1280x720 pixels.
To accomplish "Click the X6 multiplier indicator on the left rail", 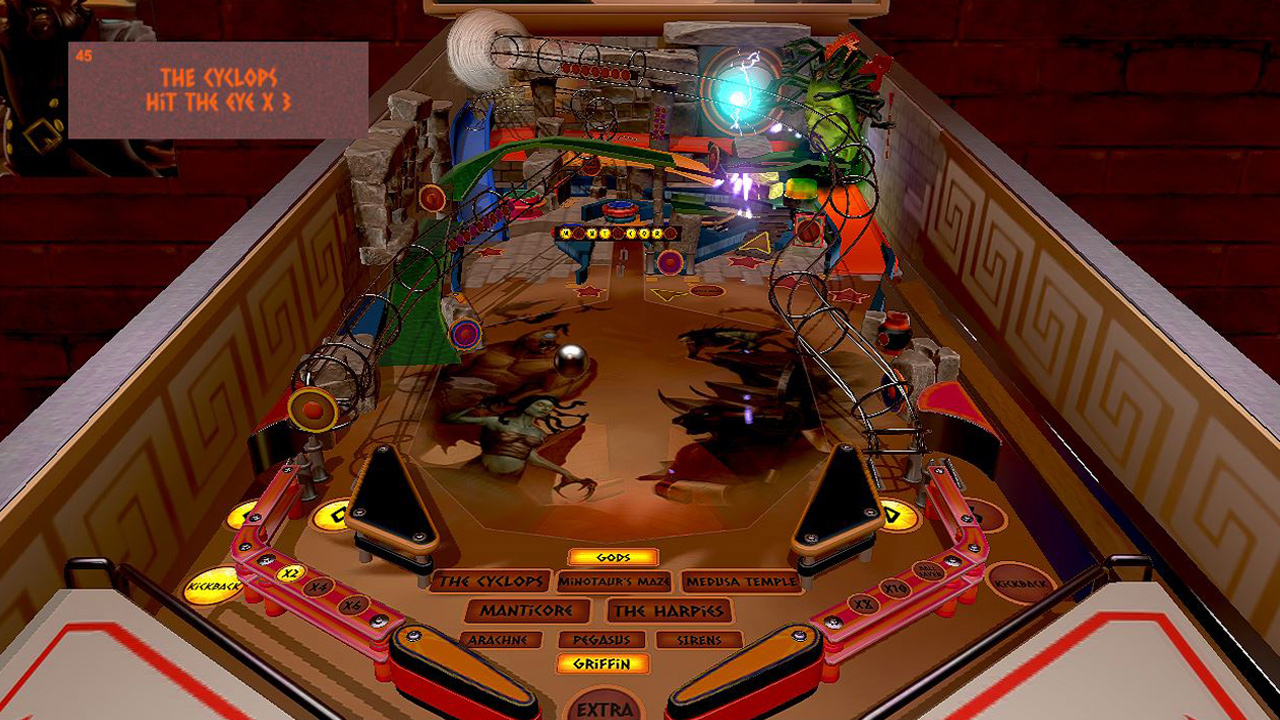I will pyautogui.click(x=352, y=604).
